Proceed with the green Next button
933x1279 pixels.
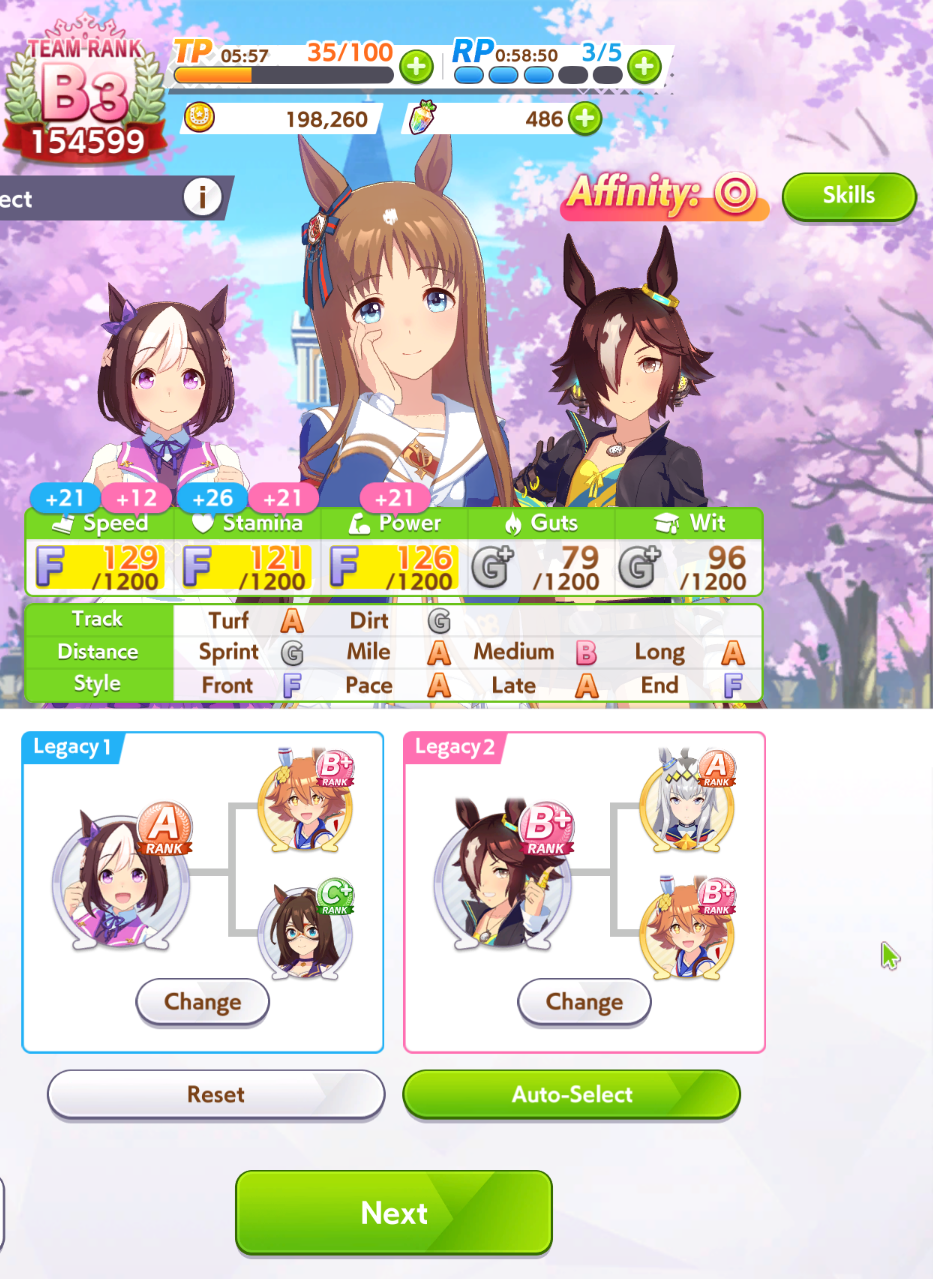click(394, 1212)
